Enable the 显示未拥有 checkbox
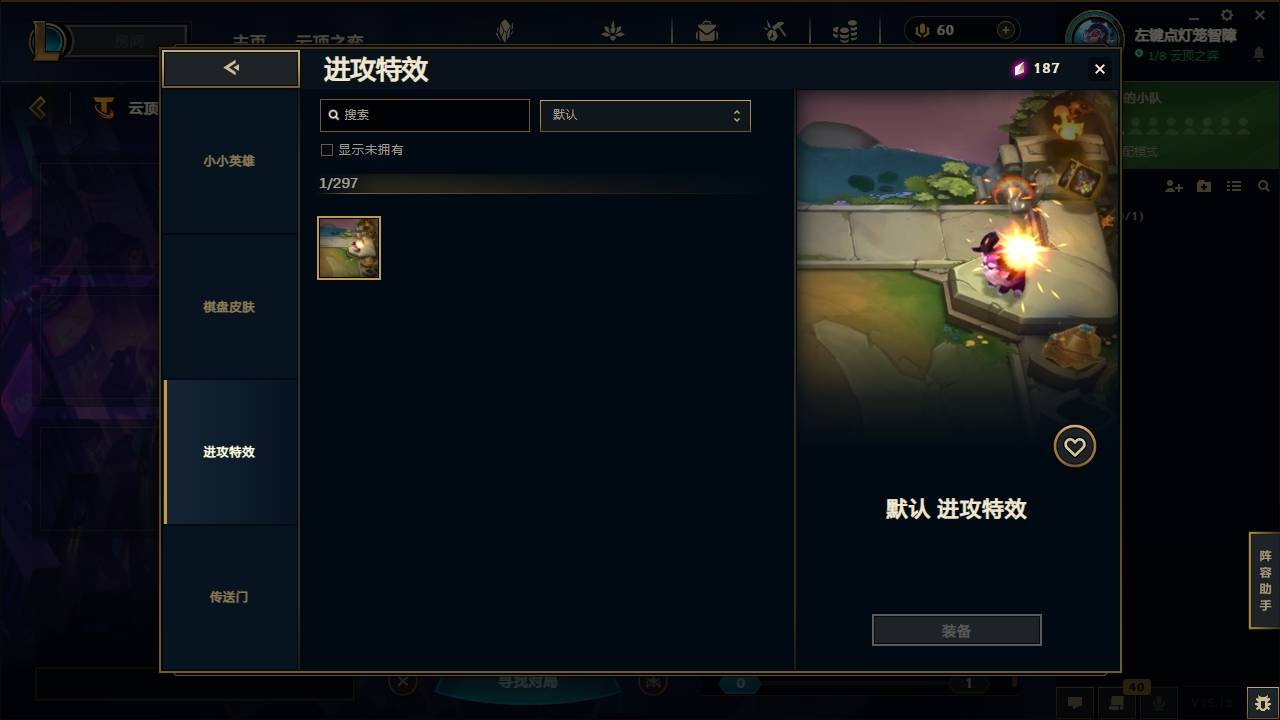The height and width of the screenshot is (720, 1280). pos(326,149)
